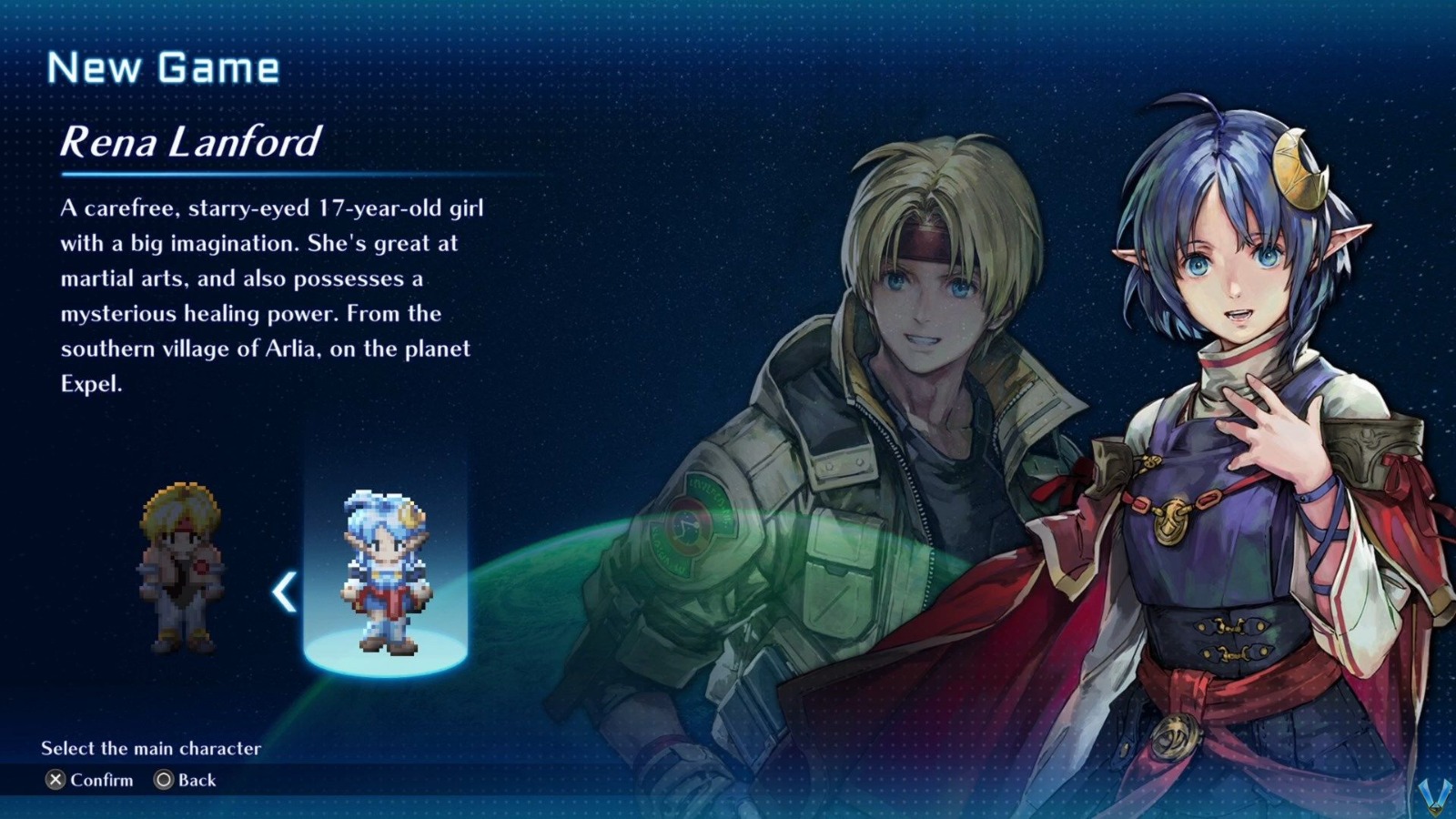This screenshot has width=1456, height=819.
Task: Click the New Game title
Action: tap(164, 66)
